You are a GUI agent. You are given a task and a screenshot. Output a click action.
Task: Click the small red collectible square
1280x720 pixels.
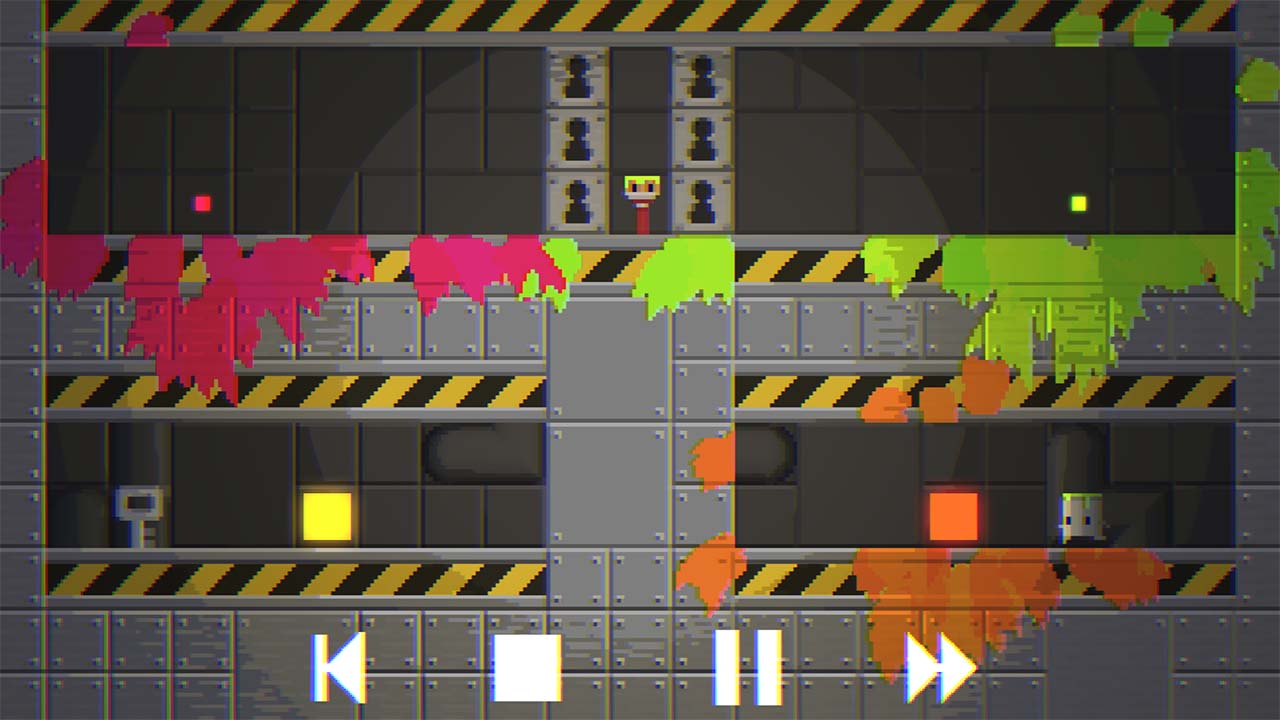201,203
